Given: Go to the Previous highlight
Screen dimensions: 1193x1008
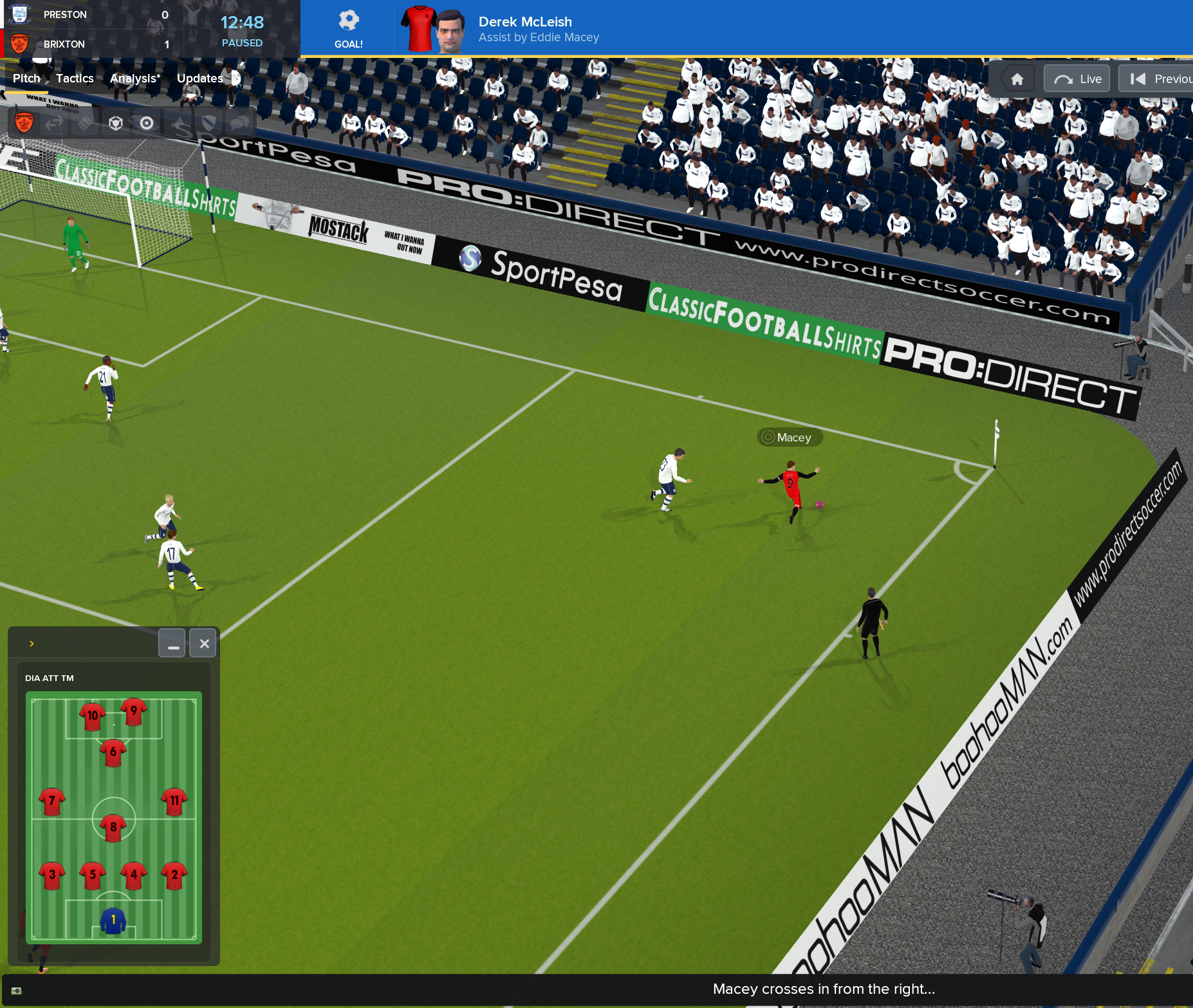Looking at the screenshot, I should (1158, 79).
